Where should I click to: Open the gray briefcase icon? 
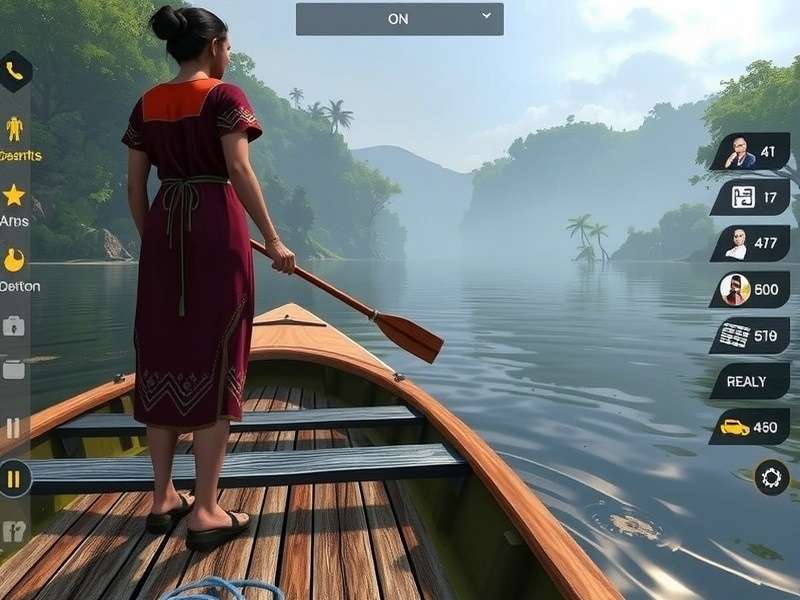[x=14, y=326]
